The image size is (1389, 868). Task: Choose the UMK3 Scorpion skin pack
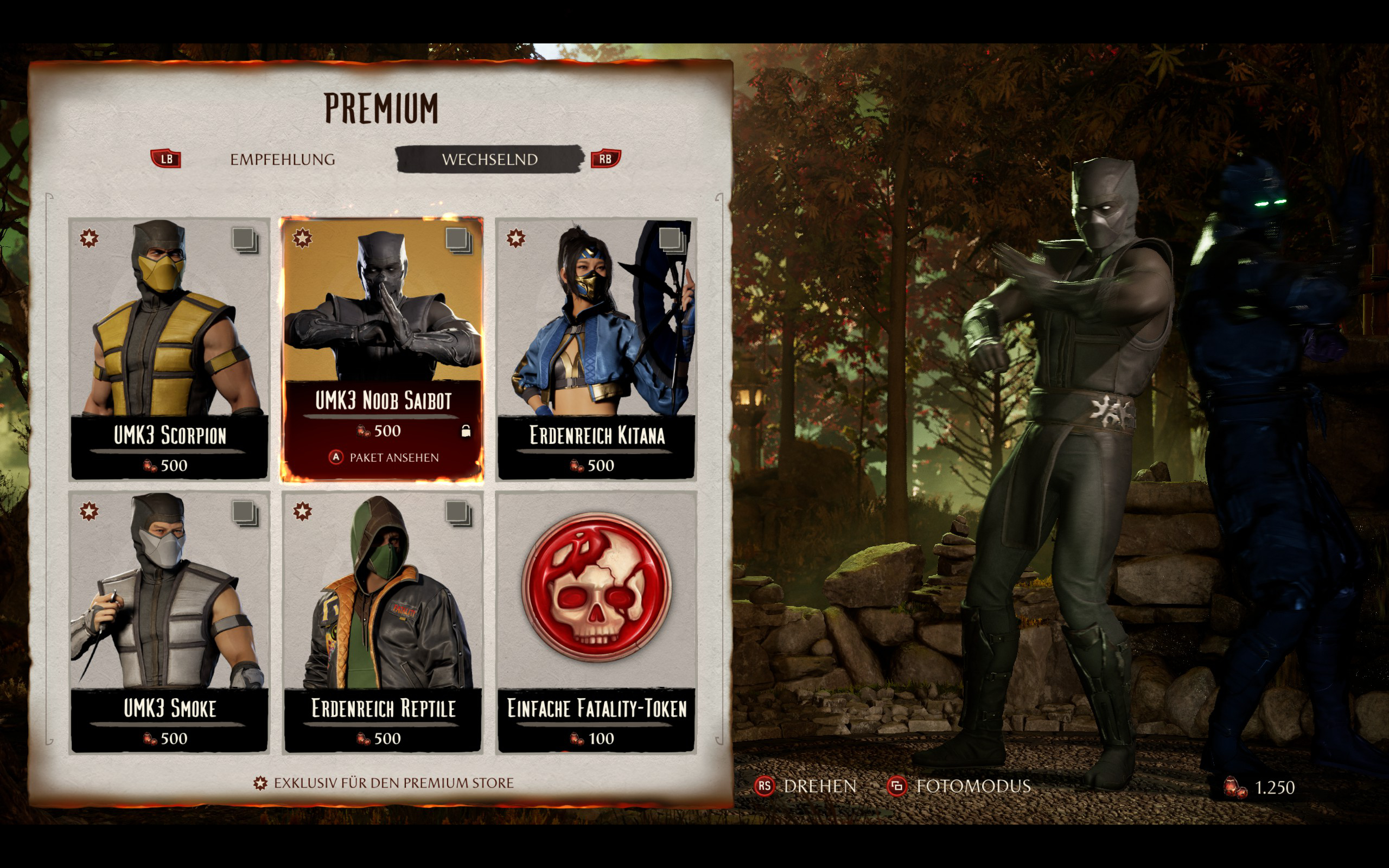(x=169, y=348)
